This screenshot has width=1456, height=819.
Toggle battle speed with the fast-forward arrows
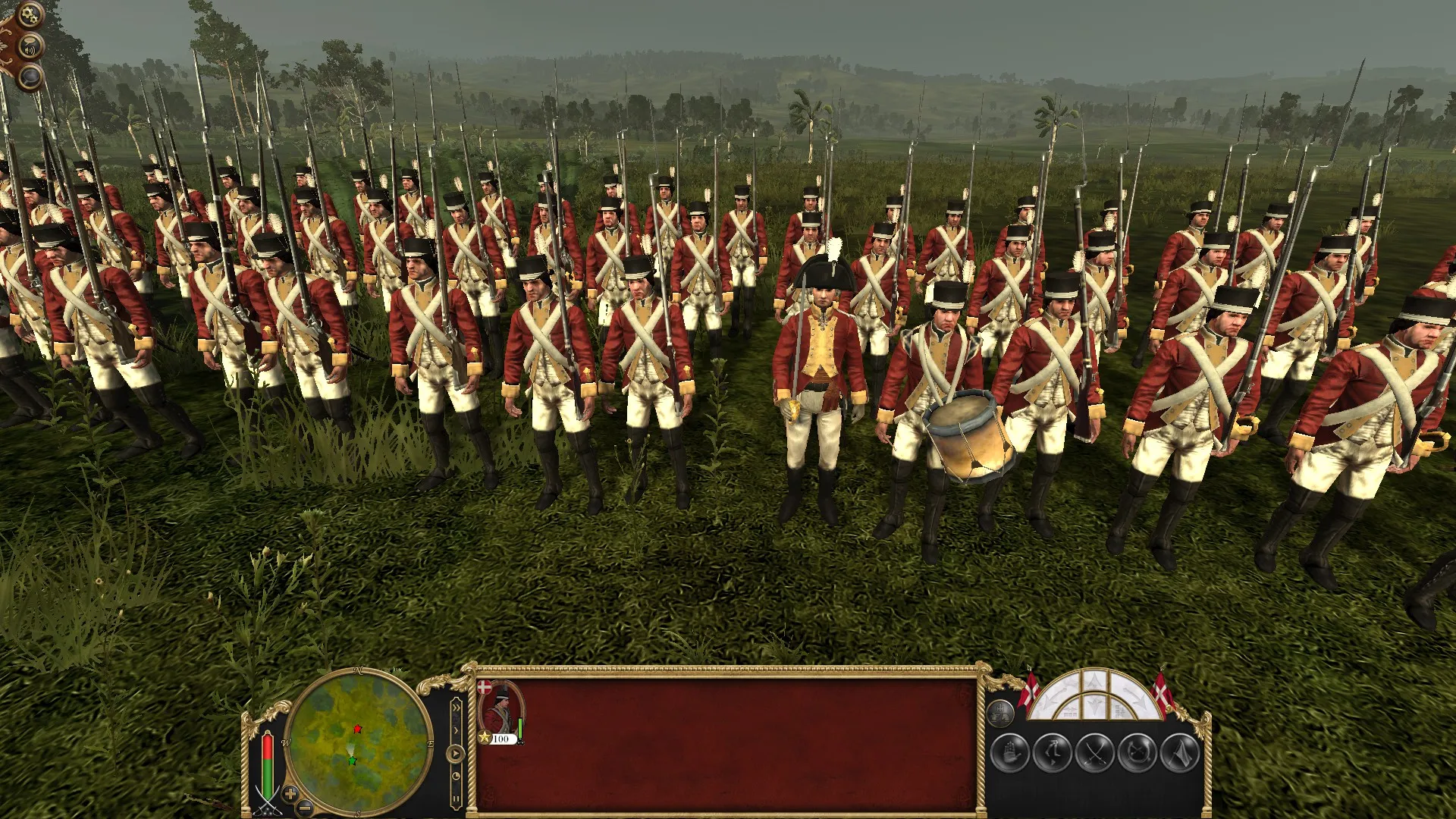pyautogui.click(x=457, y=708)
